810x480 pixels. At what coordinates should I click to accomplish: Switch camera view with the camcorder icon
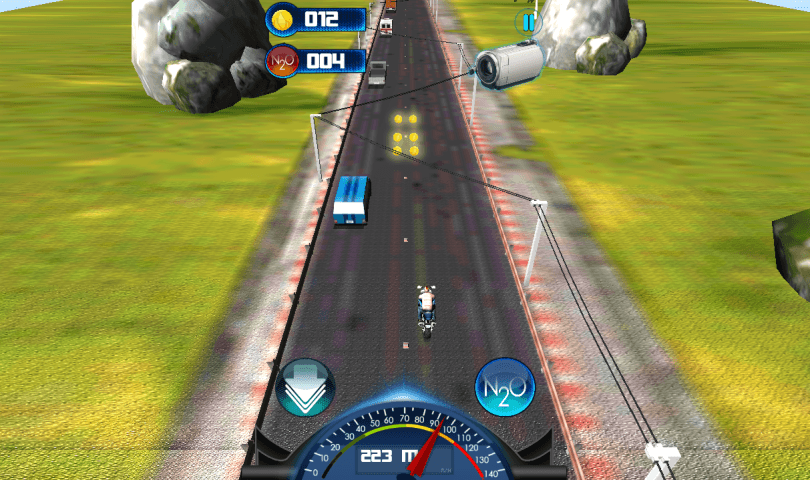(x=508, y=64)
